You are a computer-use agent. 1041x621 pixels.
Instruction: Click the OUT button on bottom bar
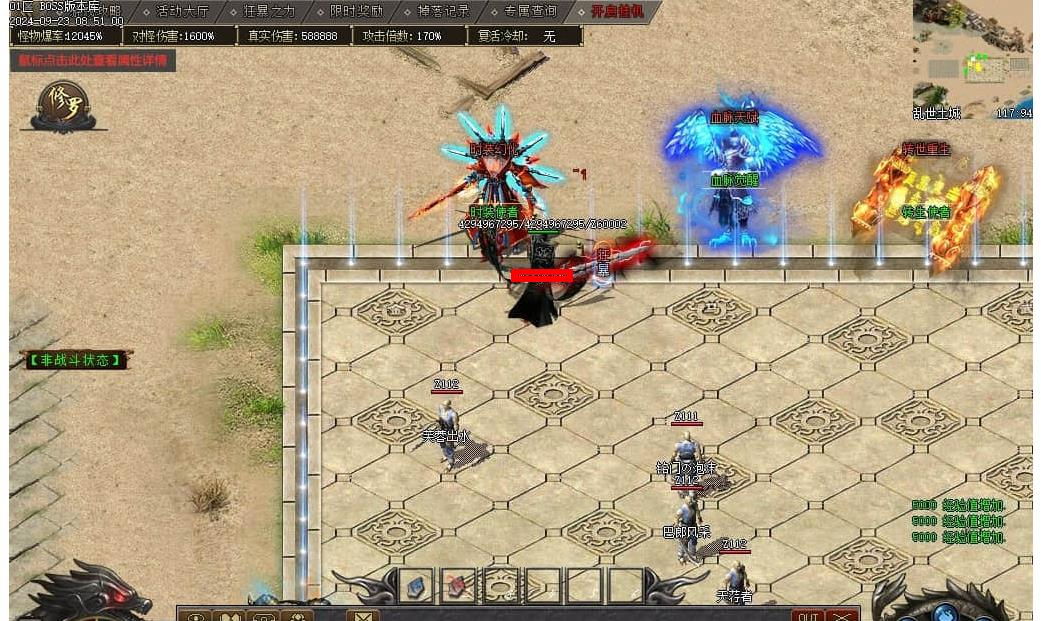[808, 615]
